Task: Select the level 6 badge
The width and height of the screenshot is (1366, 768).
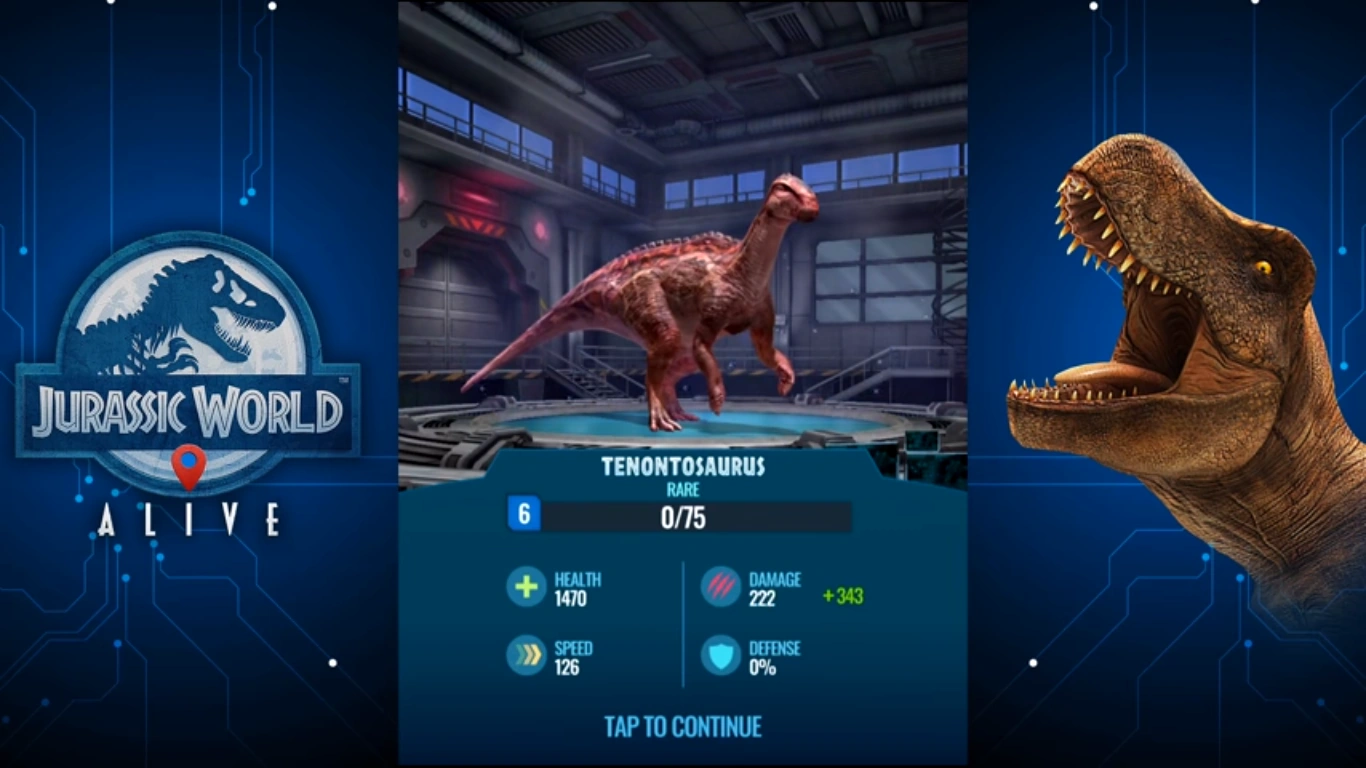Action: tap(524, 515)
